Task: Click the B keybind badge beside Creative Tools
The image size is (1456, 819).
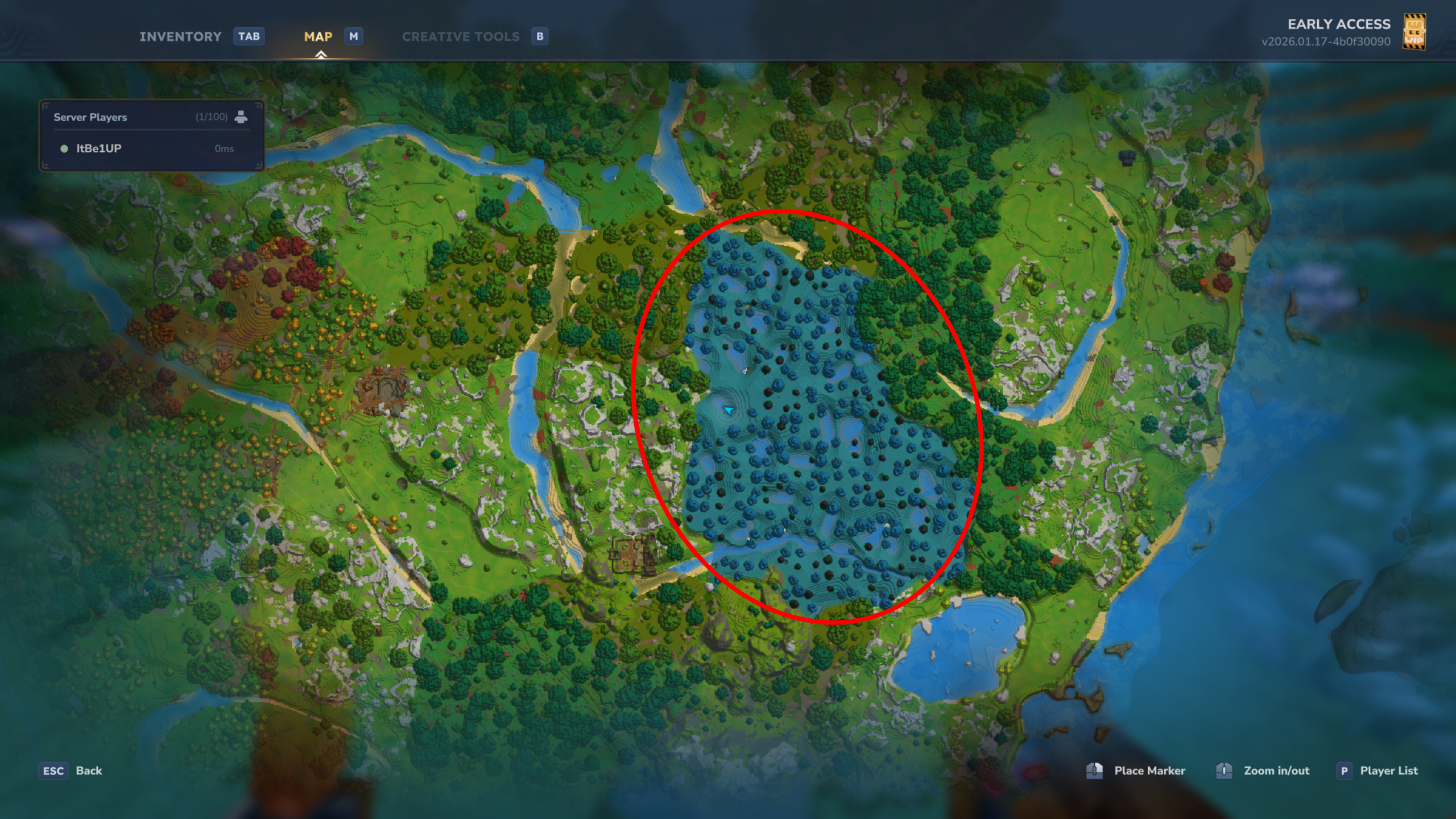Action: tap(539, 36)
